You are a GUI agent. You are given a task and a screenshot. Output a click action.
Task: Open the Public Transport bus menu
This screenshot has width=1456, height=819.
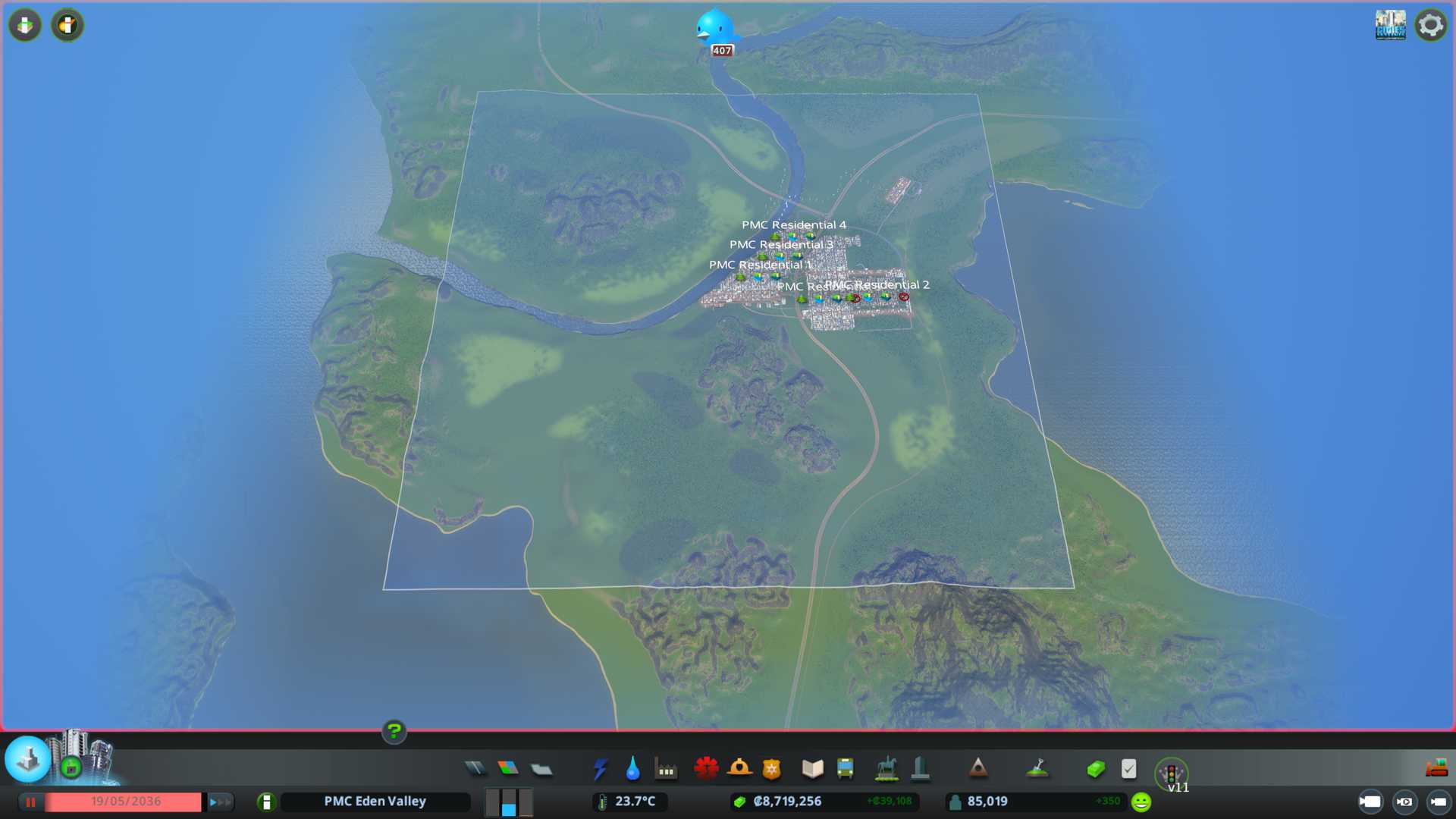846,769
